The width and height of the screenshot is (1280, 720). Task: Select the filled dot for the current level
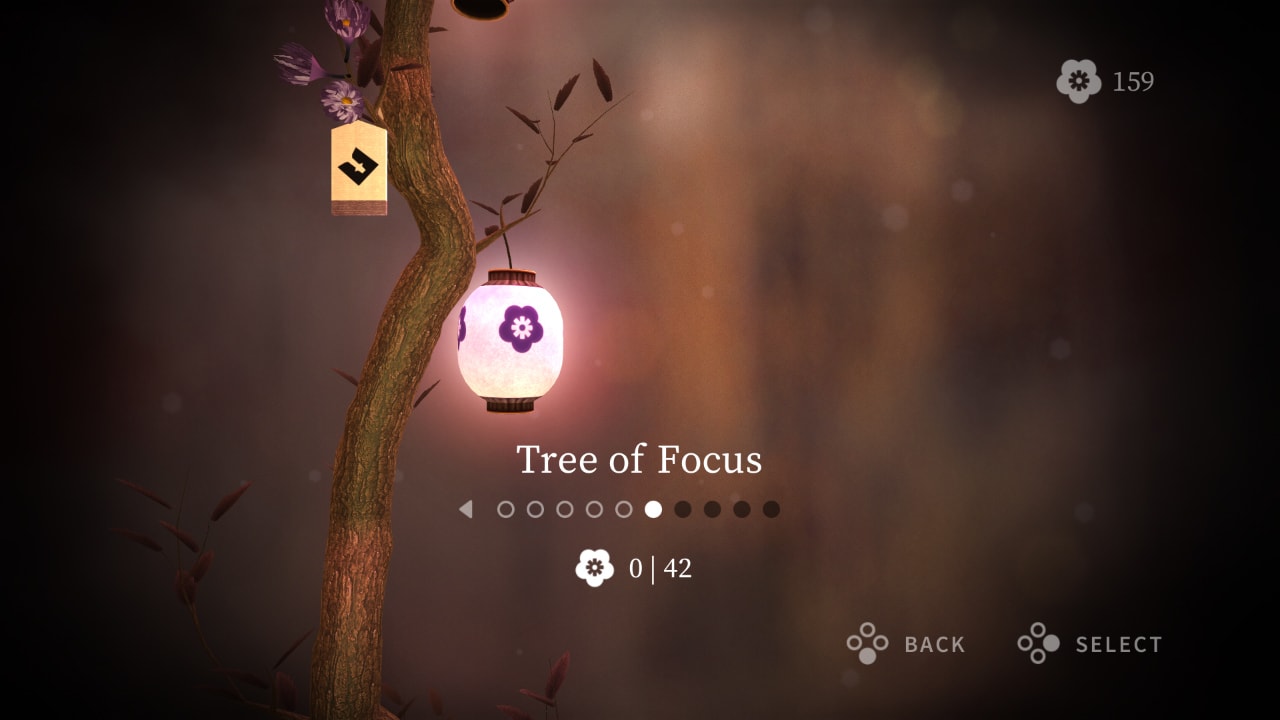tap(655, 509)
